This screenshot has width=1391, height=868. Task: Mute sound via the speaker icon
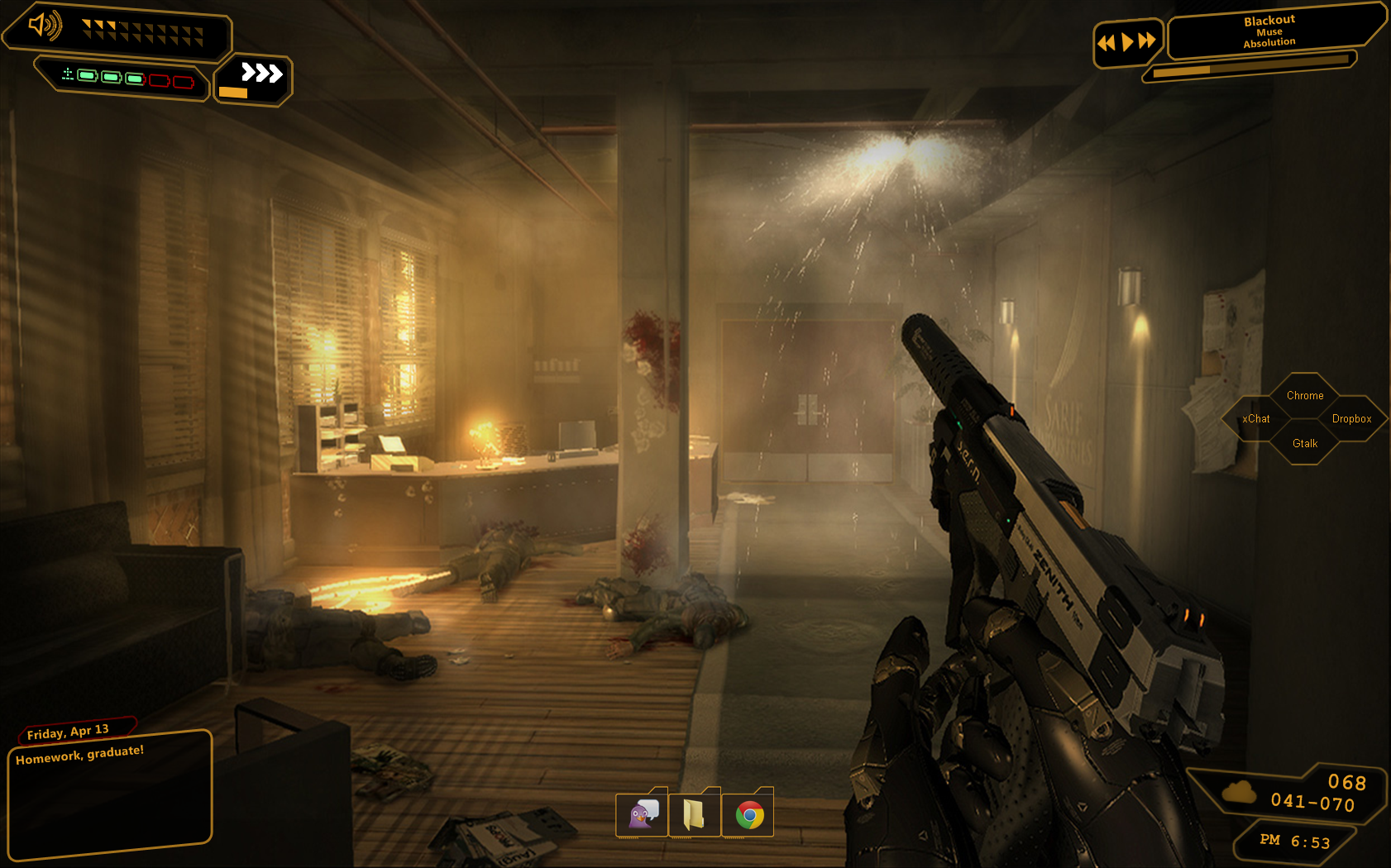click(x=44, y=26)
